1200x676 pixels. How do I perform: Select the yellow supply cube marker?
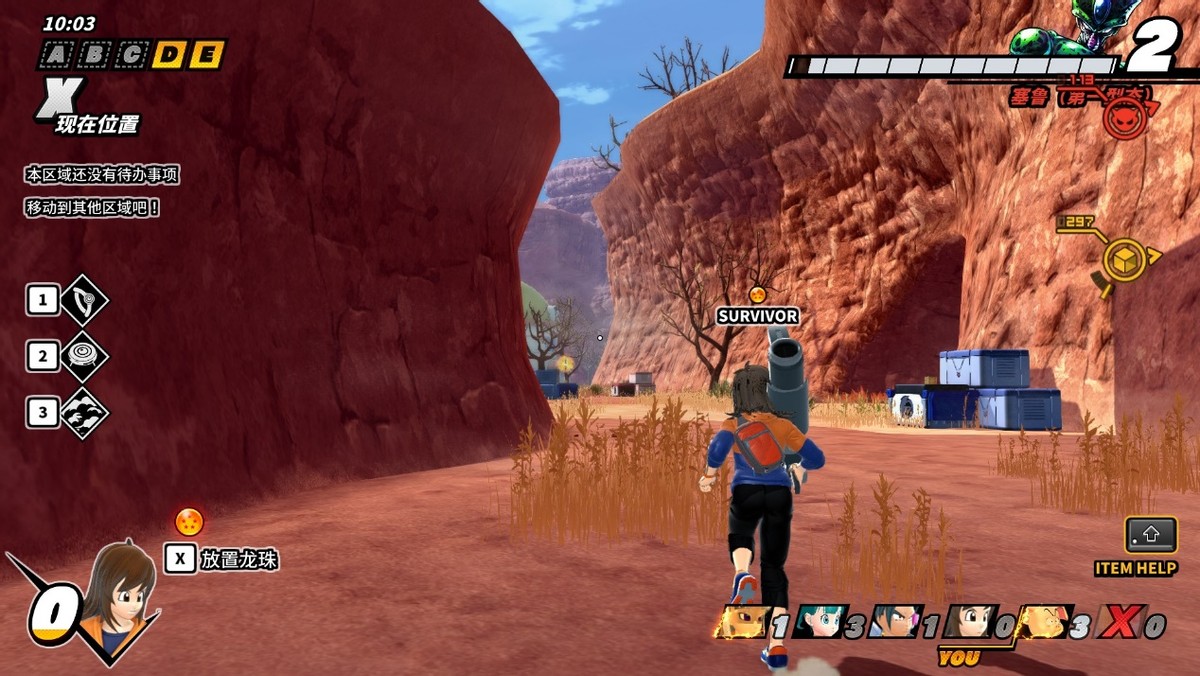tap(1122, 259)
